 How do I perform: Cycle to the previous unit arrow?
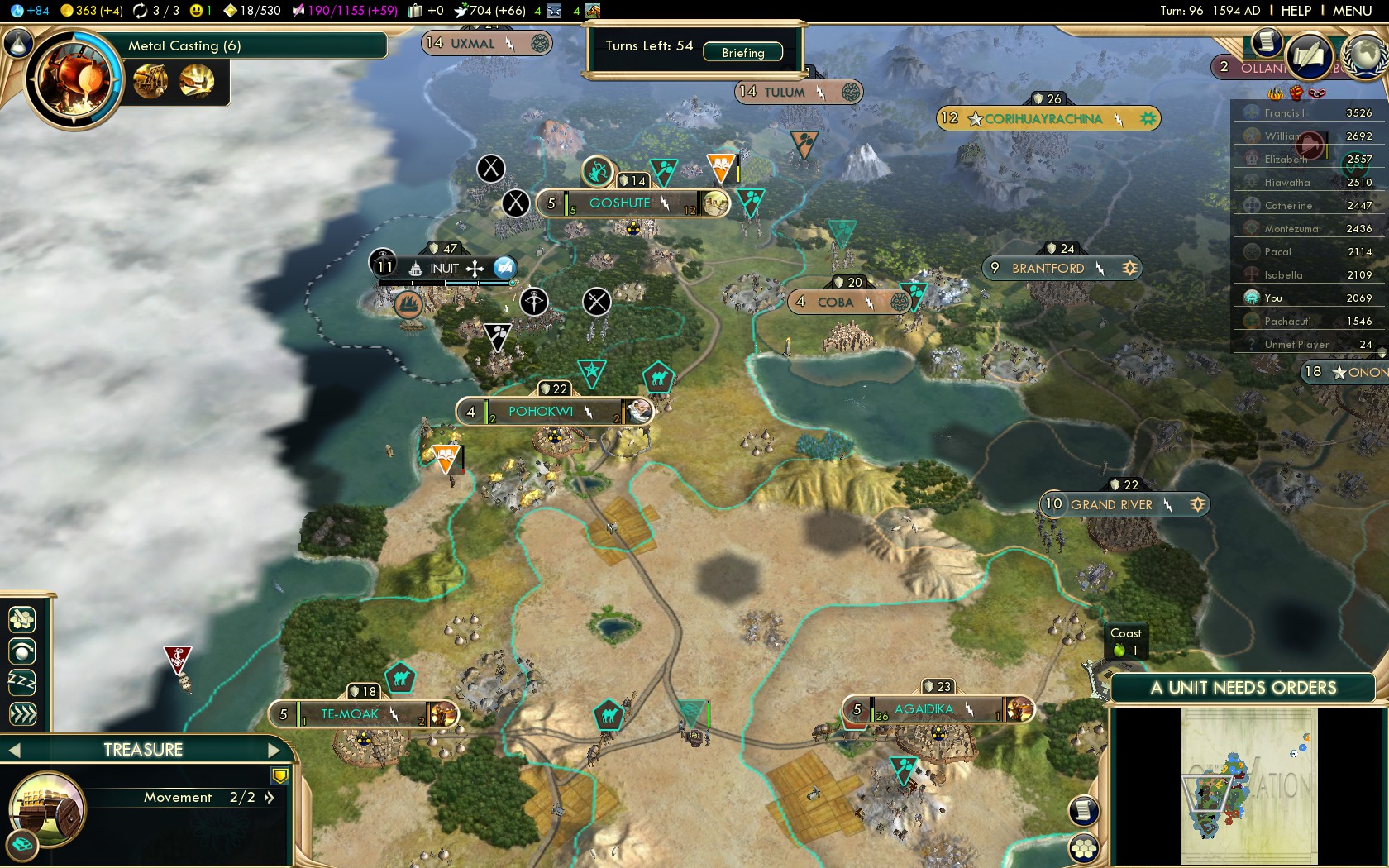14,750
